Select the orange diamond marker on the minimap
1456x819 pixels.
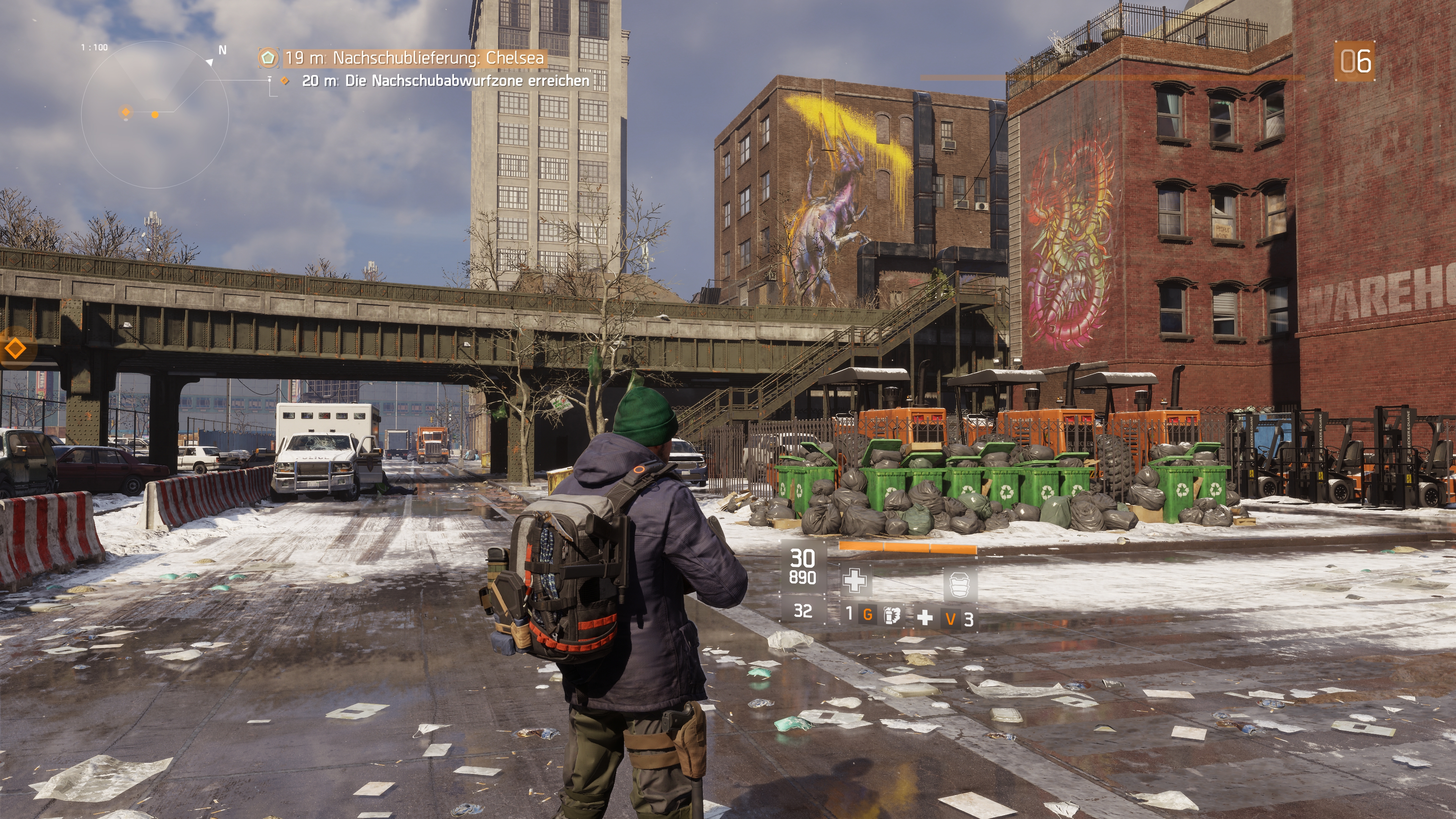126,112
